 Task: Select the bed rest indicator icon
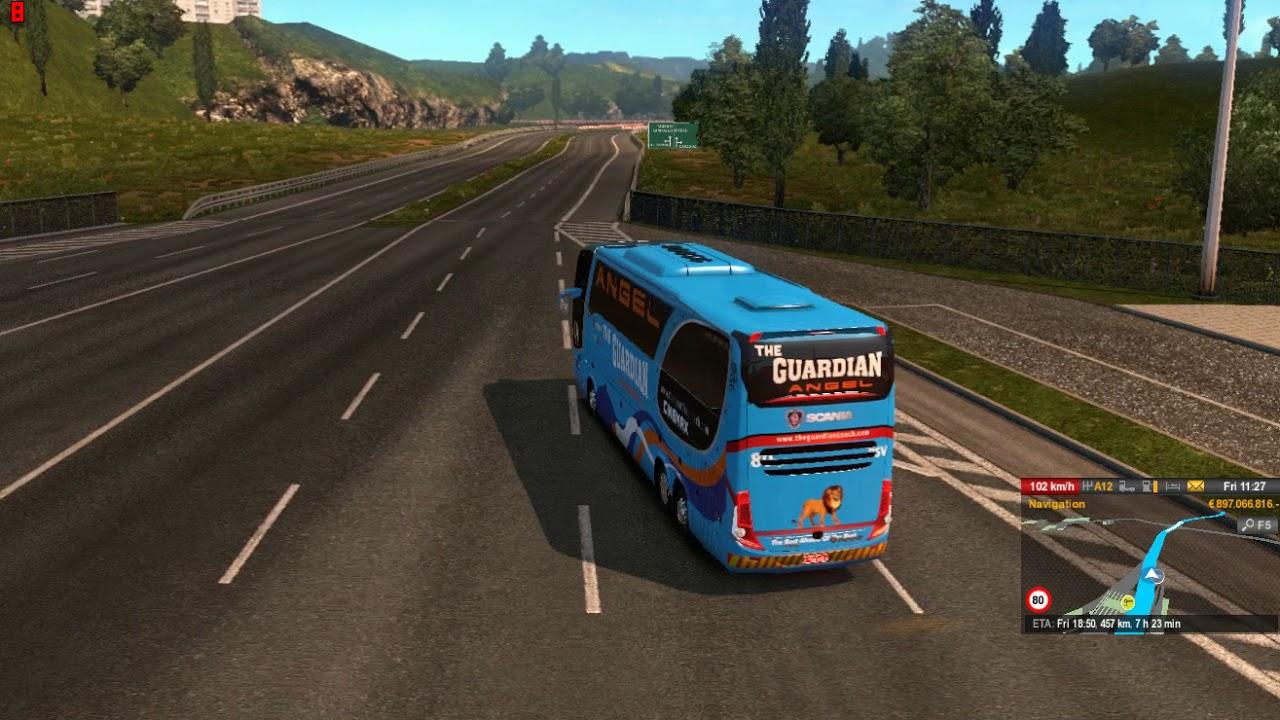tap(1173, 487)
